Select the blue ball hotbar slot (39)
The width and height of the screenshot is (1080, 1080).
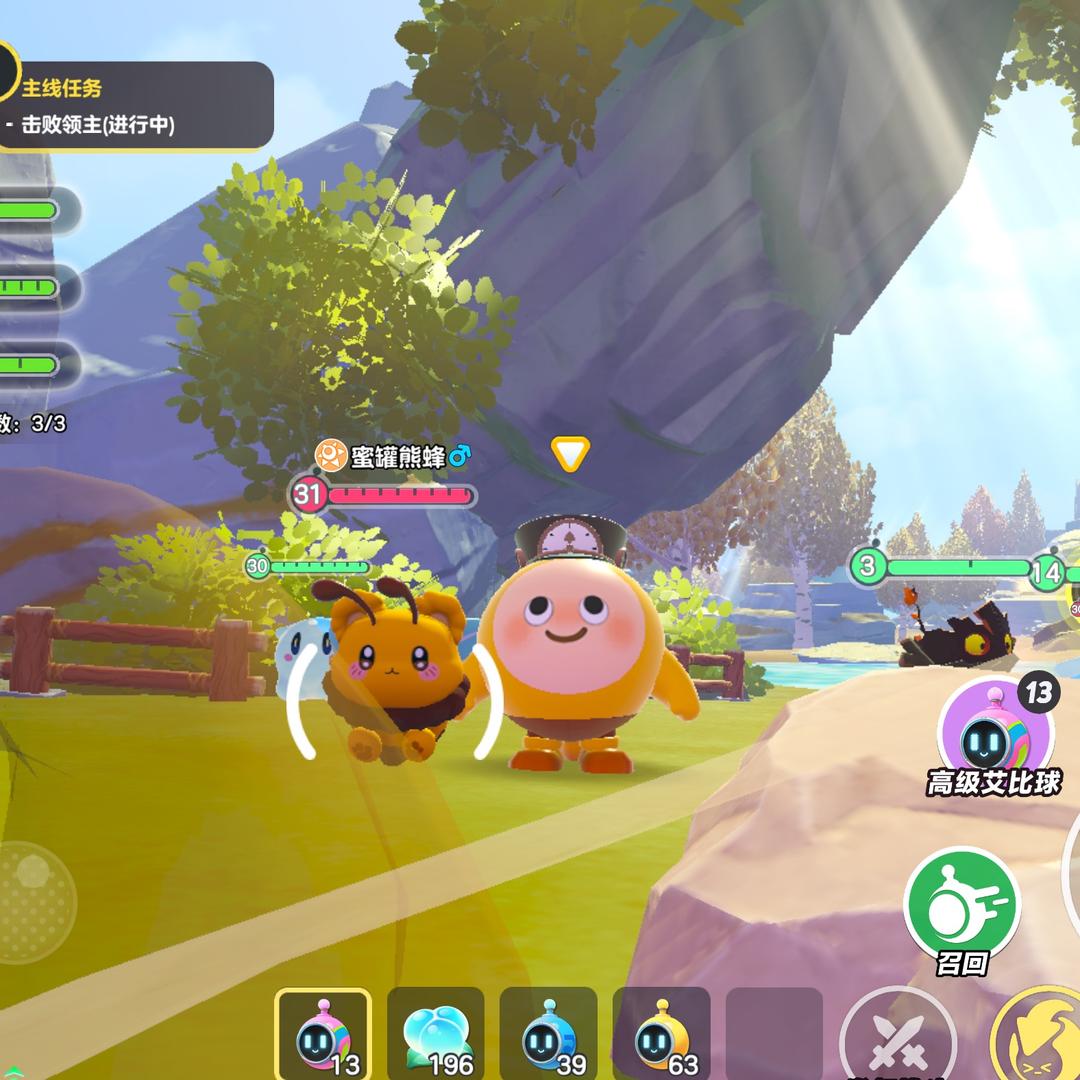point(548,1037)
